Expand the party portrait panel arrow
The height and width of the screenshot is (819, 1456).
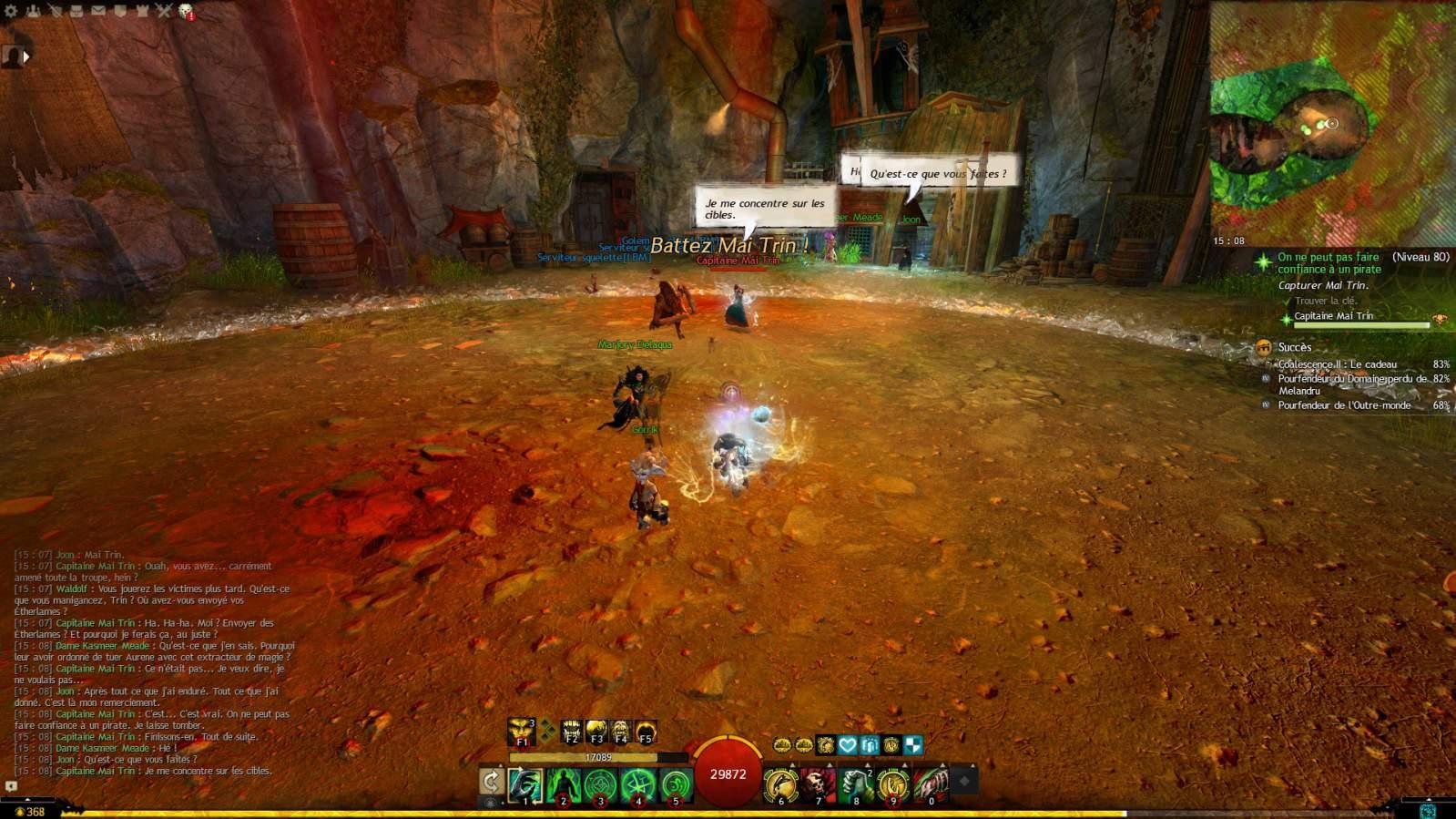26,56
